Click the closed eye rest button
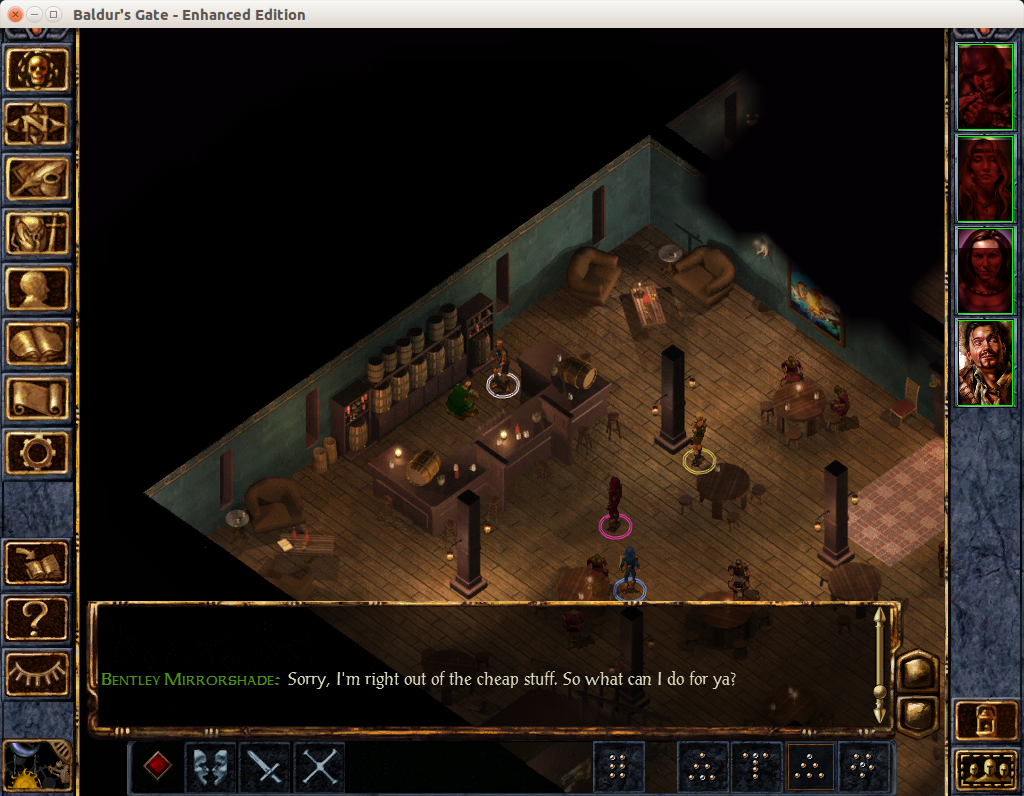This screenshot has width=1024, height=796. click(x=39, y=673)
